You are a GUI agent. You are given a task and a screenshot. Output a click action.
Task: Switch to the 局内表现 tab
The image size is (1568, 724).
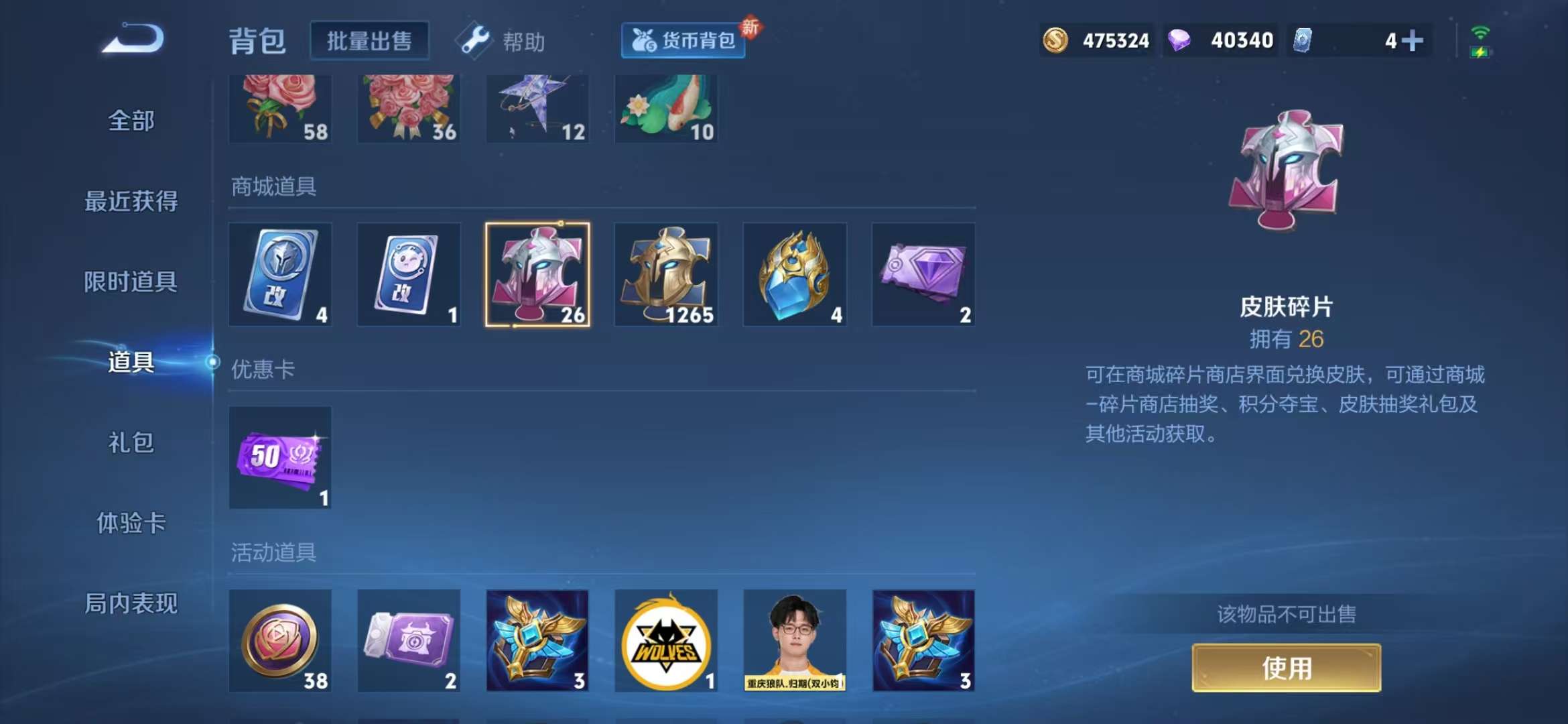pyautogui.click(x=131, y=605)
